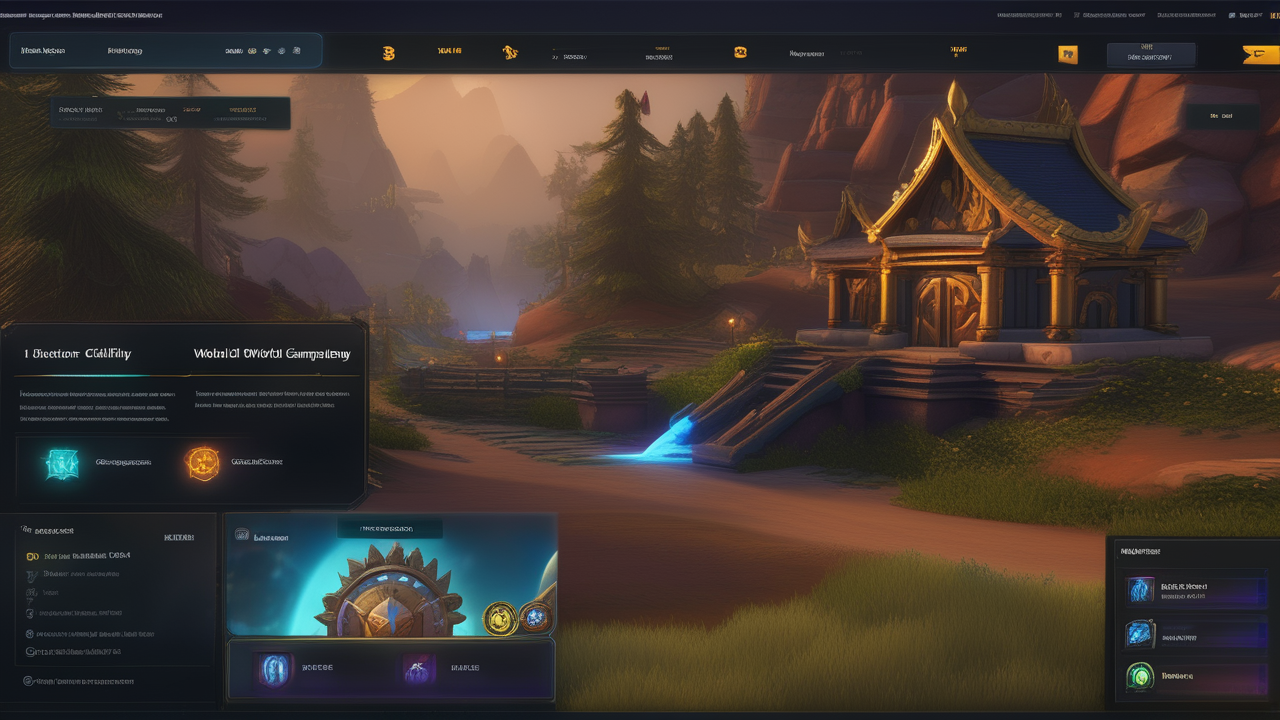Select the glowing cyan square rune icon
The height and width of the screenshot is (720, 1280).
(60, 463)
